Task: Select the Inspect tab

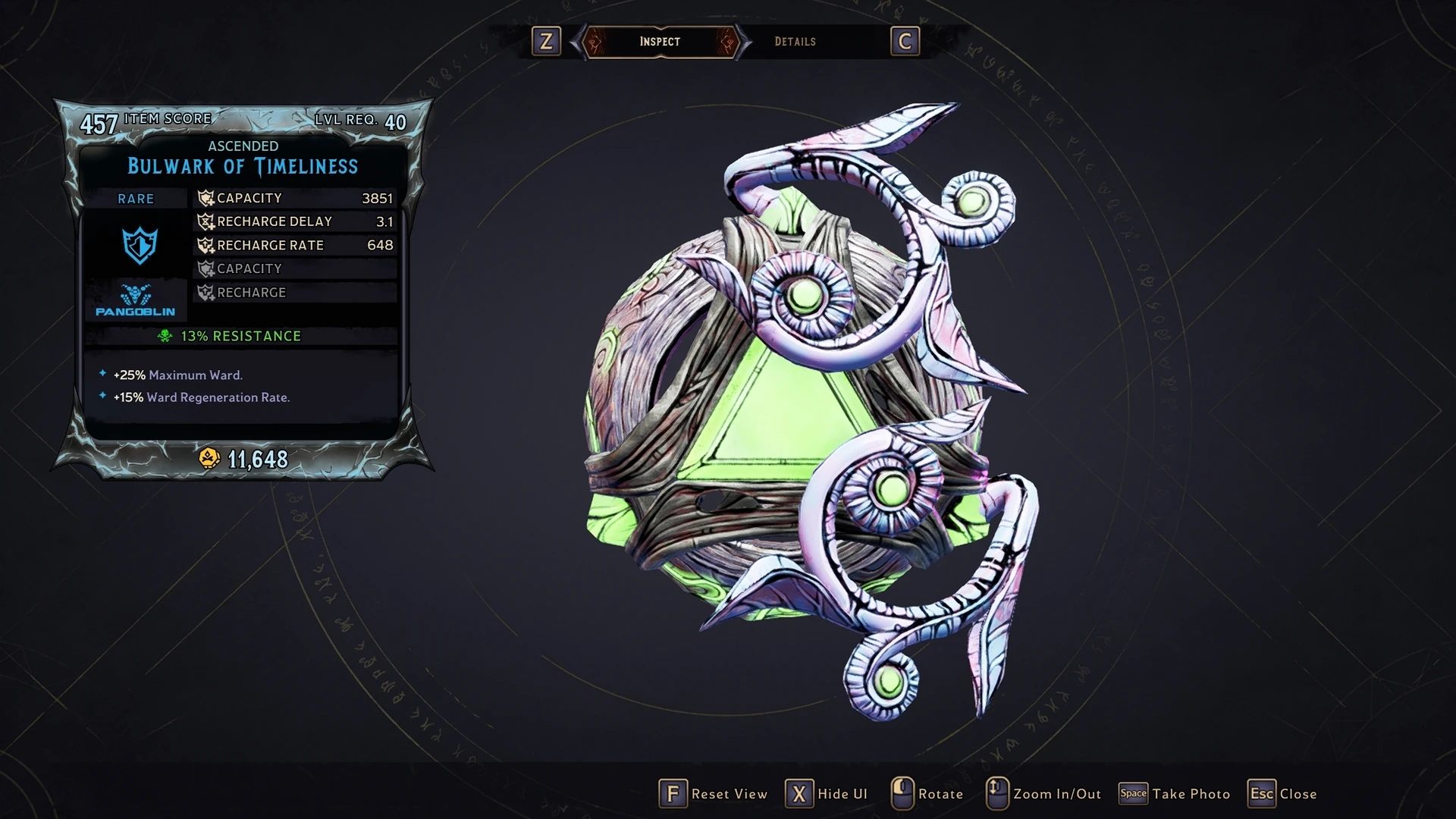Action: tap(660, 42)
